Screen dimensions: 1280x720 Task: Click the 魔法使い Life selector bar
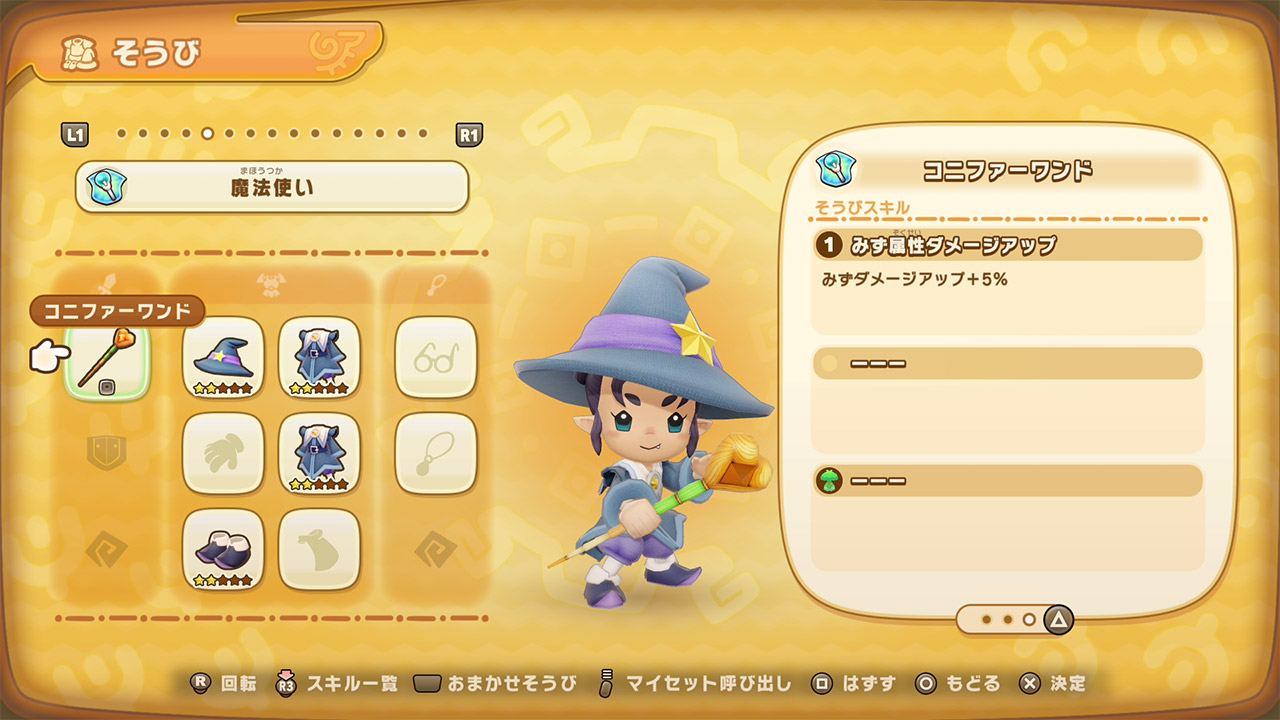coord(272,186)
